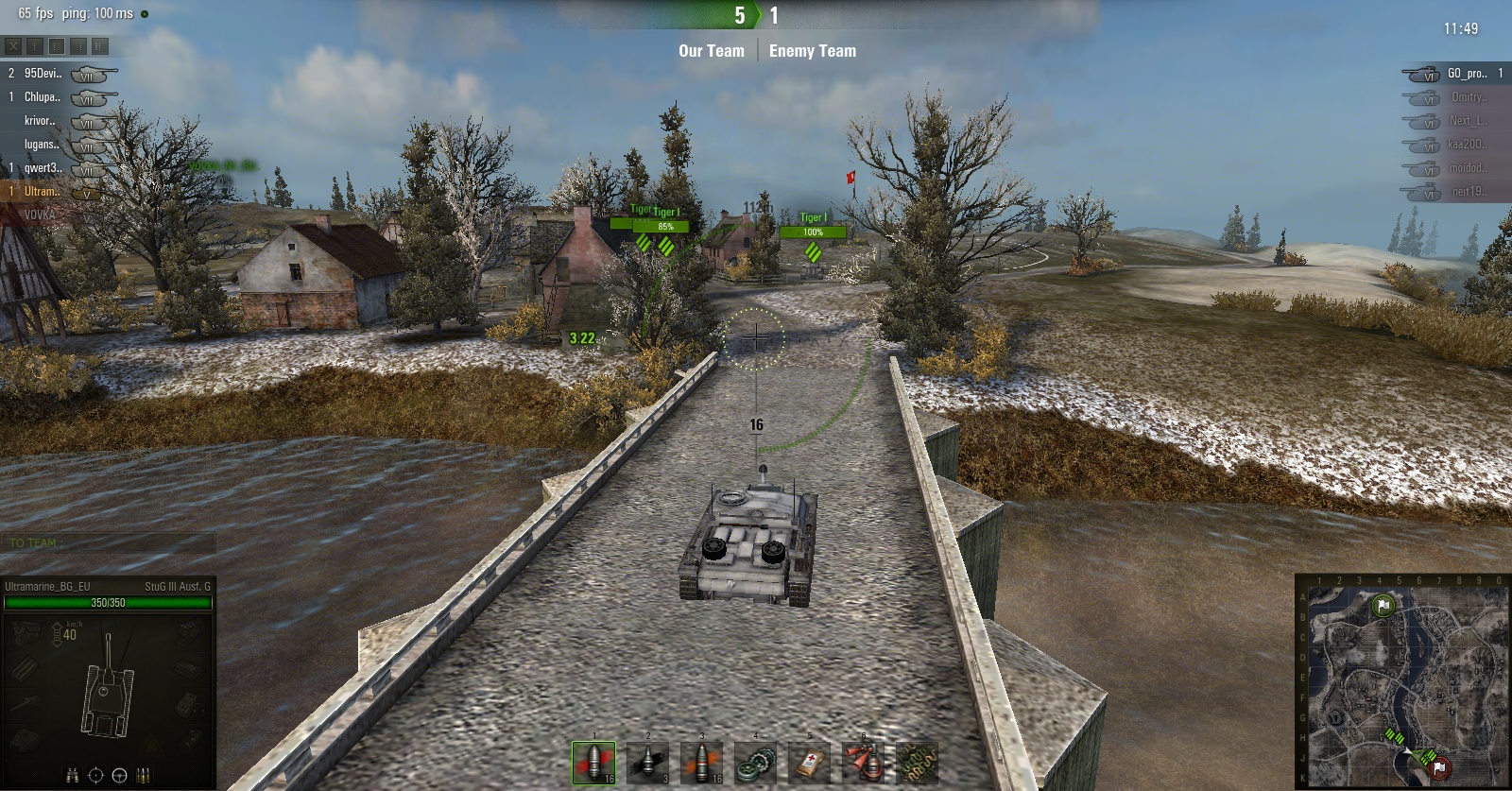Click the TO TEAM chat field
This screenshot has width=1512, height=791.
(x=109, y=542)
